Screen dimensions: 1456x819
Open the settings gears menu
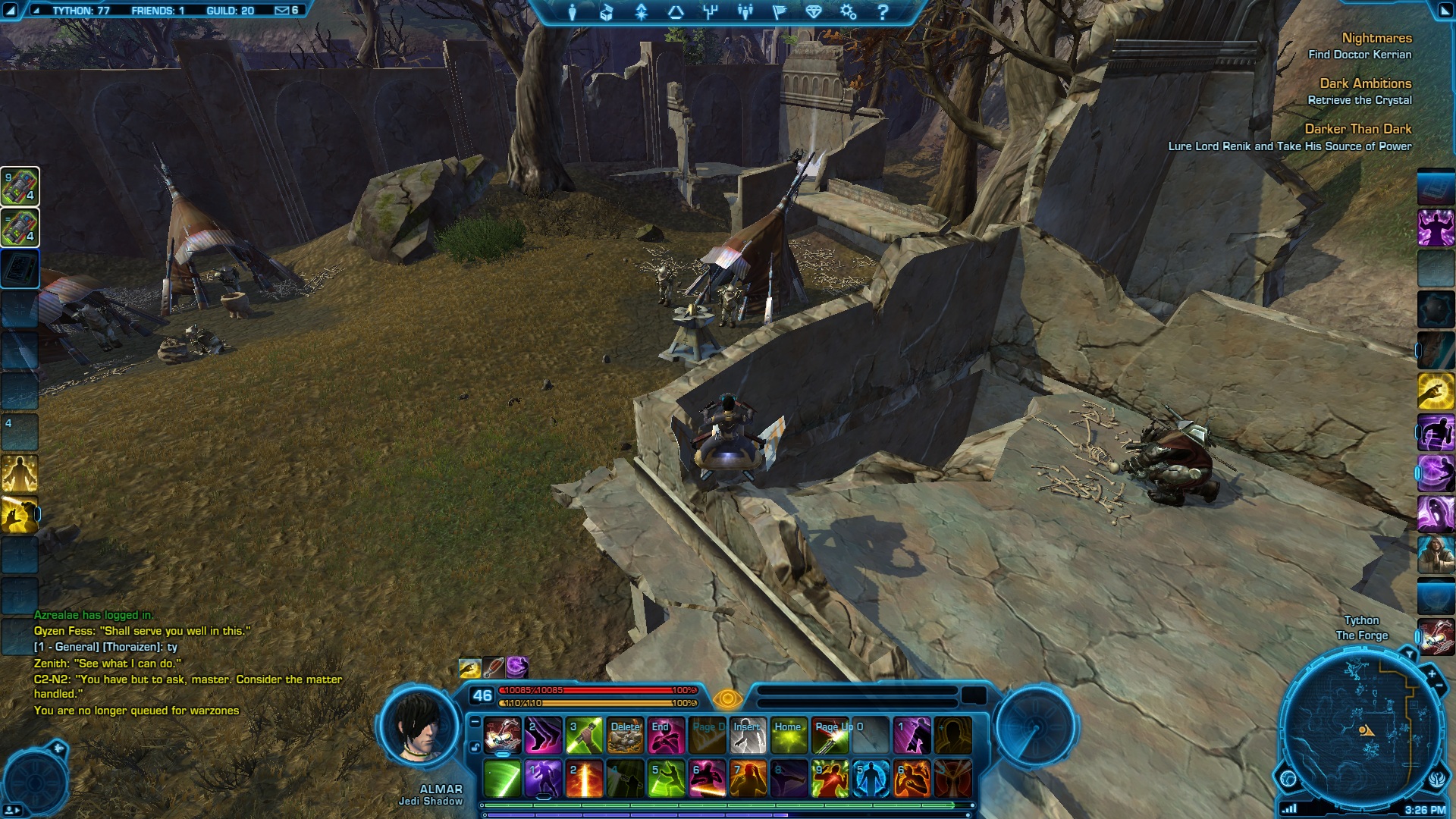[848, 12]
